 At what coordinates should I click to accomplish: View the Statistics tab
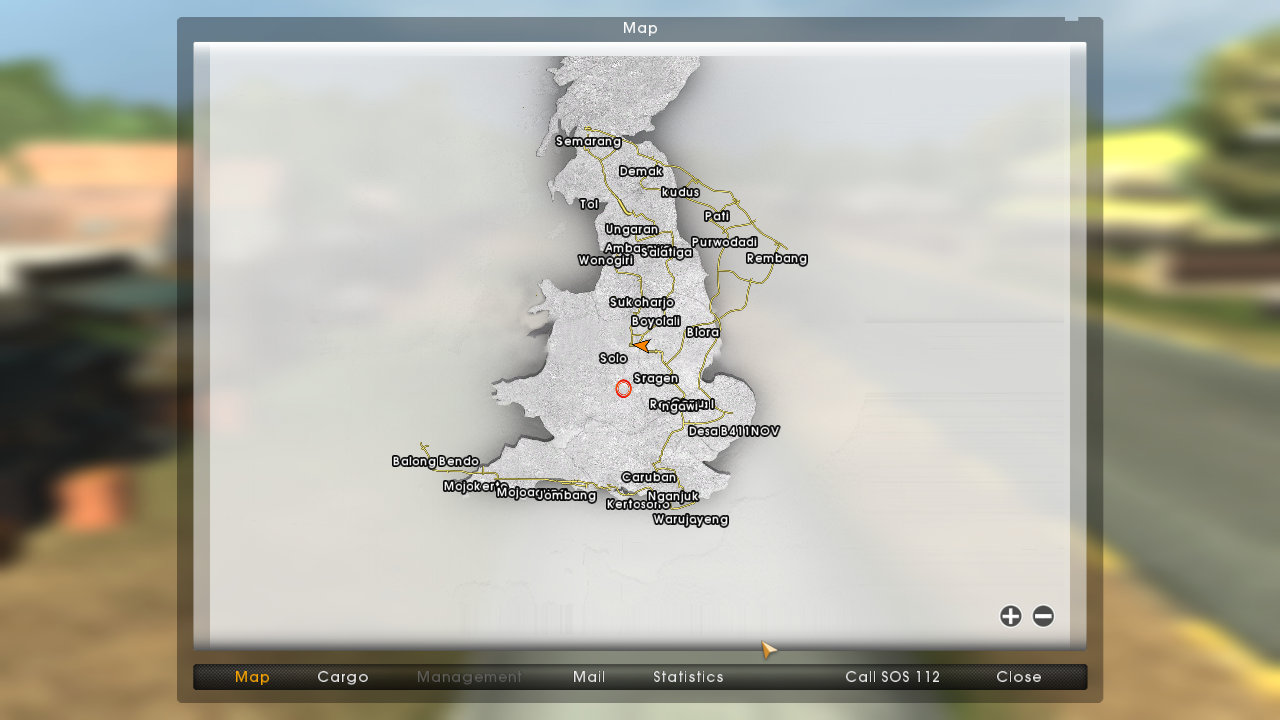pos(688,677)
